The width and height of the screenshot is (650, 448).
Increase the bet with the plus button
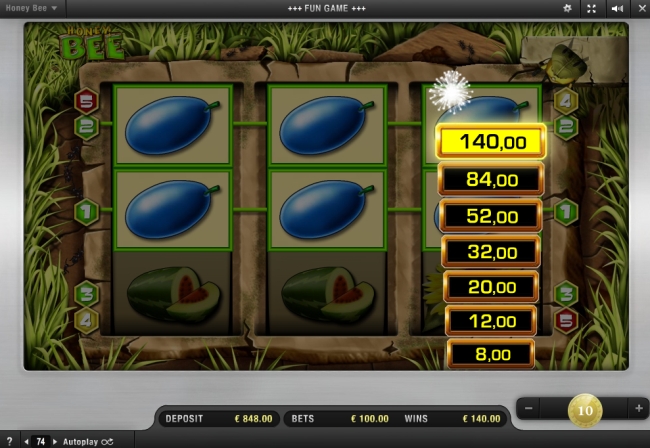coord(638,408)
